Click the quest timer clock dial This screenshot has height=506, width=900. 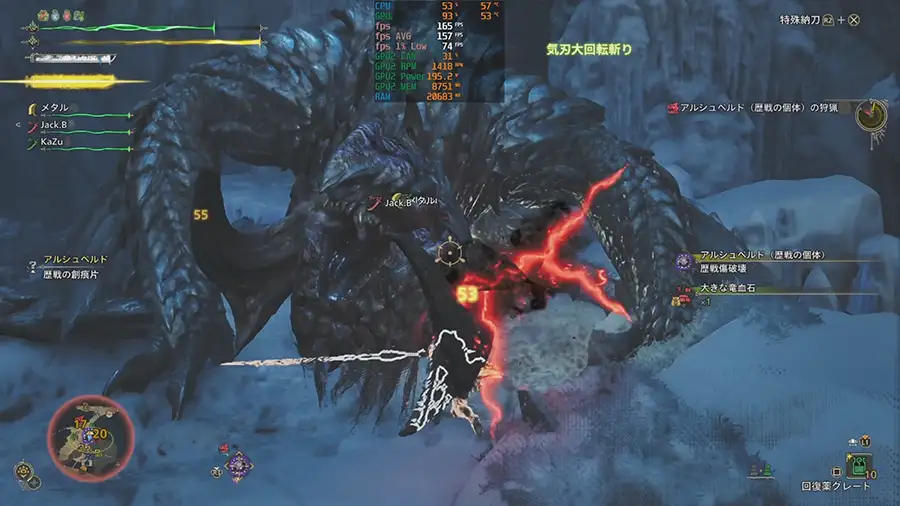[x=871, y=114]
